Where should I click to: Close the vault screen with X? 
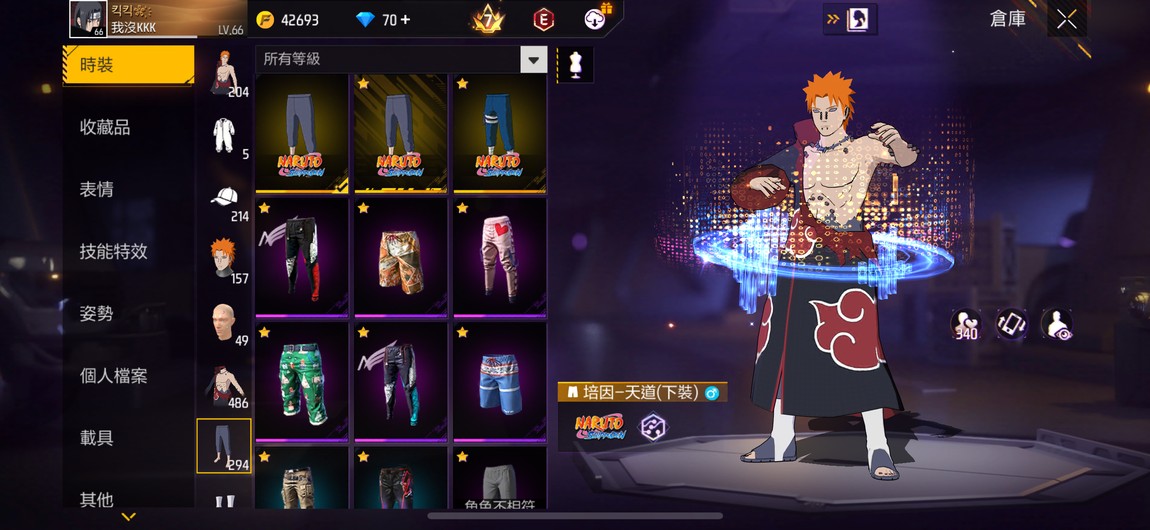(x=1067, y=20)
